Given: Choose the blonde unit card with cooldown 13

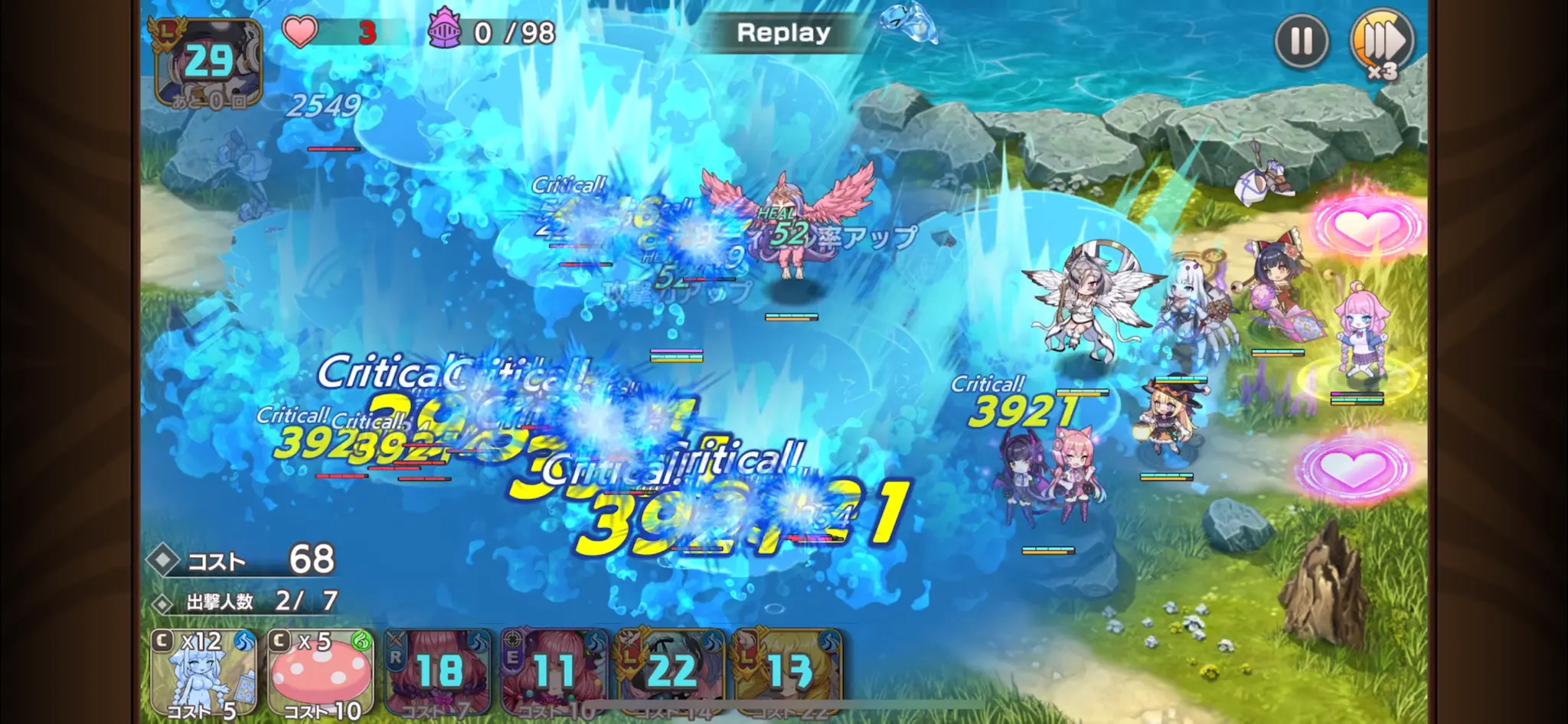Looking at the screenshot, I should pos(789,673).
